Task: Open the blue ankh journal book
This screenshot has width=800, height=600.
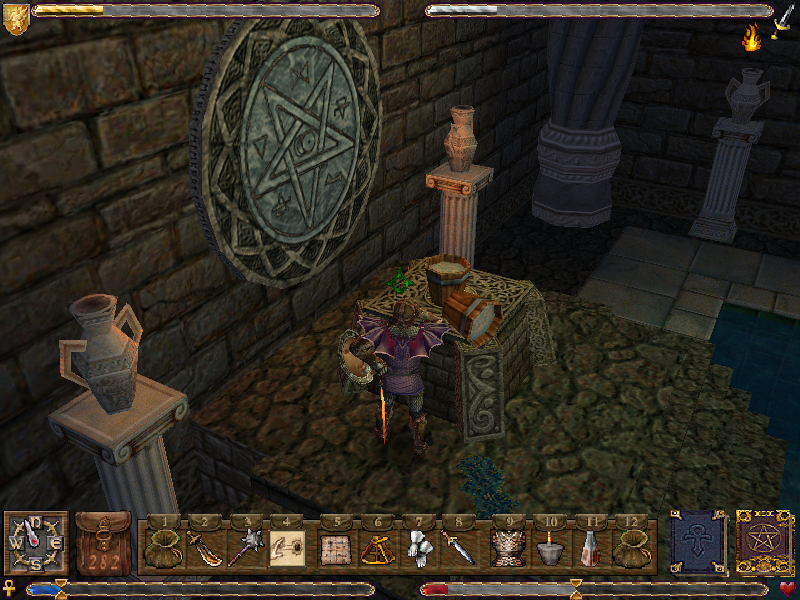Action: tap(696, 543)
